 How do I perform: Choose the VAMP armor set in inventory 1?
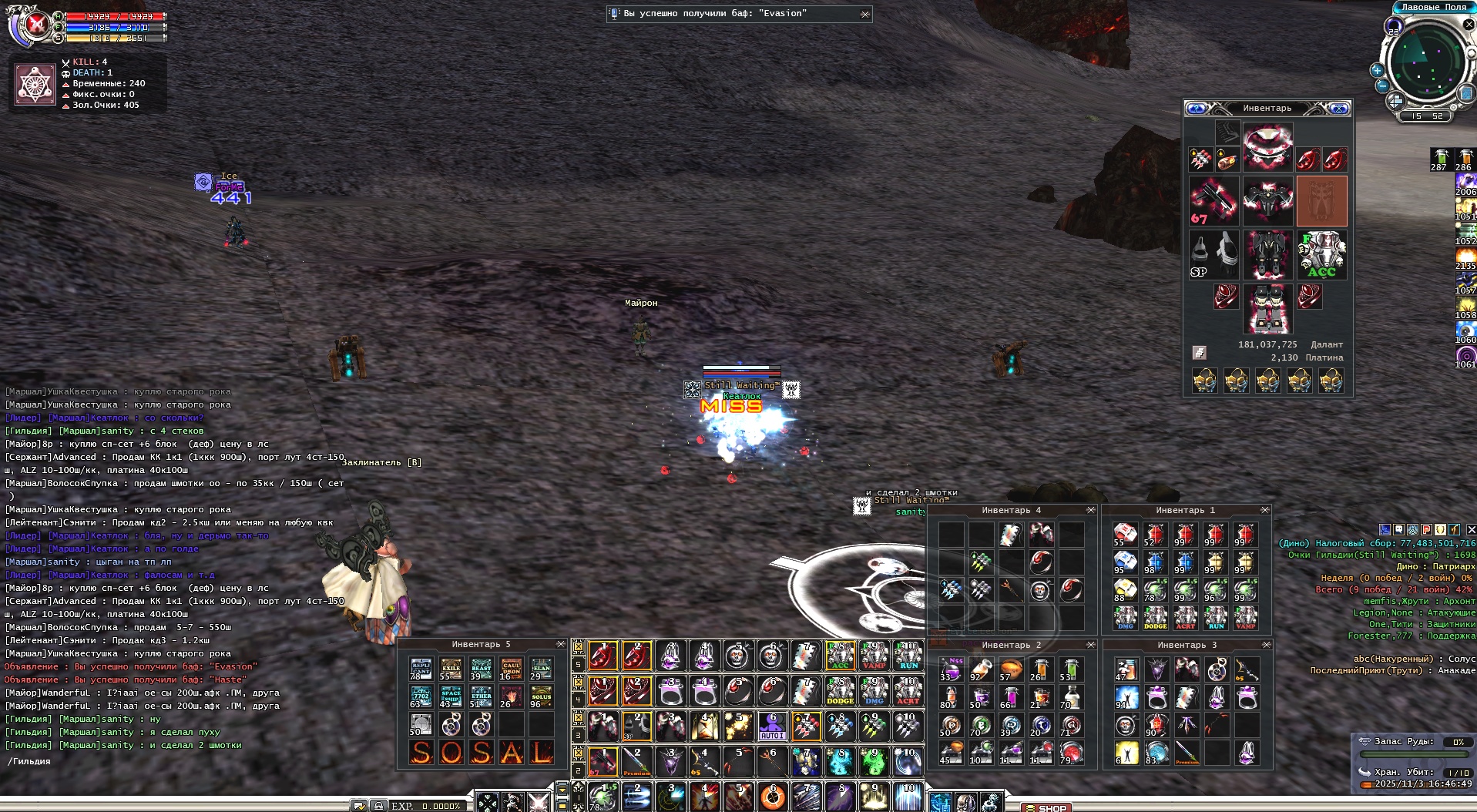click(x=1245, y=617)
